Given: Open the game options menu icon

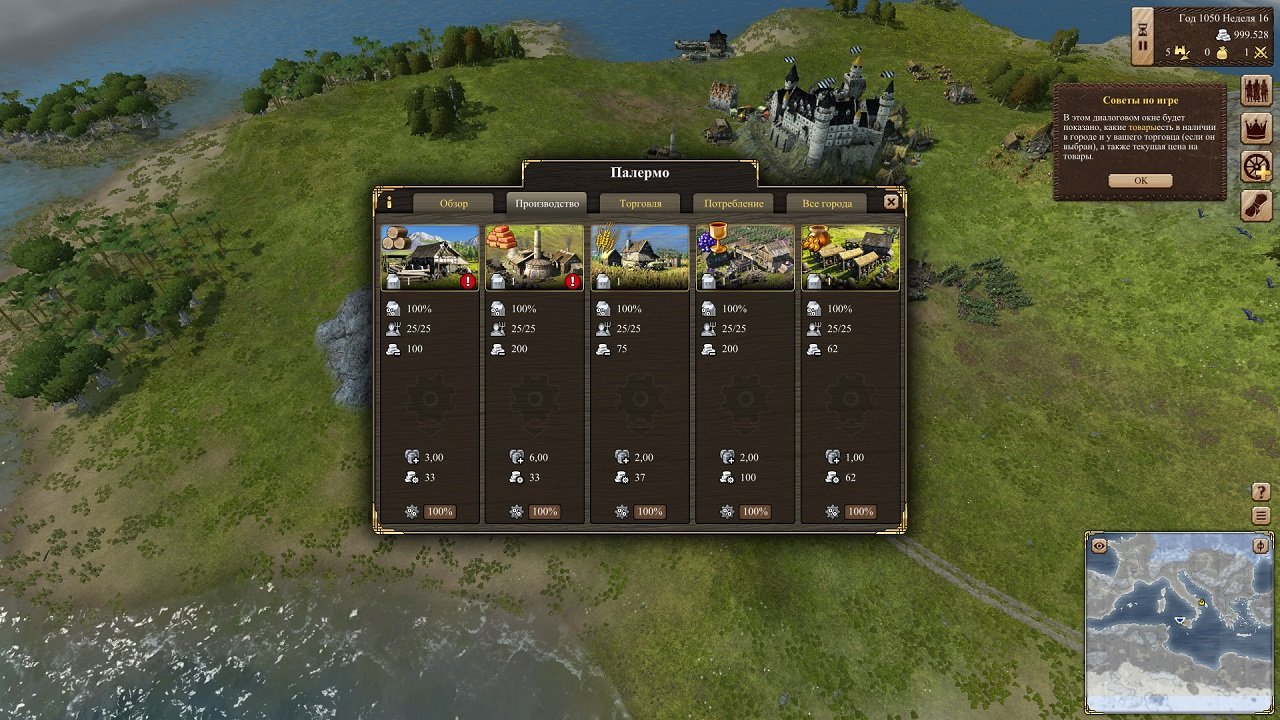Looking at the screenshot, I should pyautogui.click(x=1262, y=515).
